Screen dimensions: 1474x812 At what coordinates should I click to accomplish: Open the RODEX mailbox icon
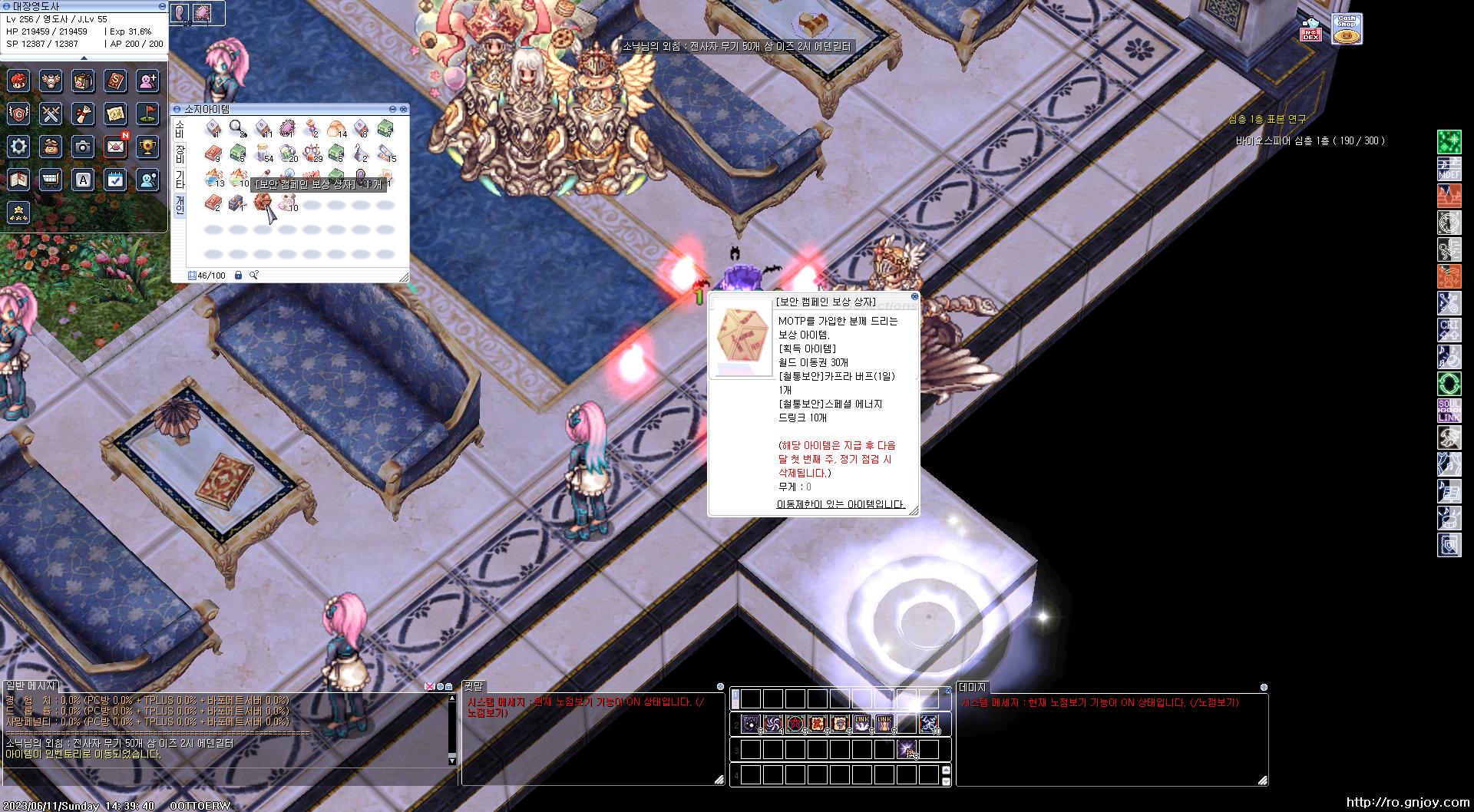pos(1310,31)
